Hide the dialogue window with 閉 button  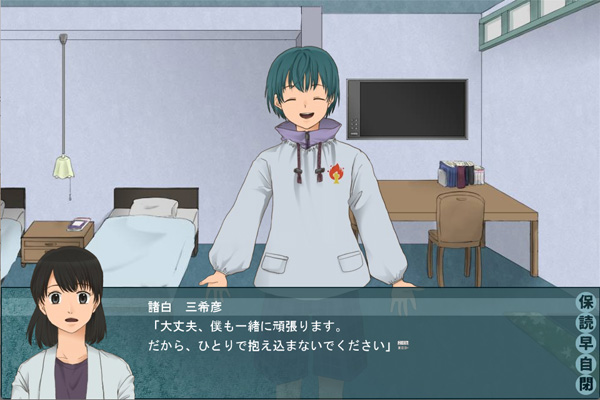pos(586,384)
